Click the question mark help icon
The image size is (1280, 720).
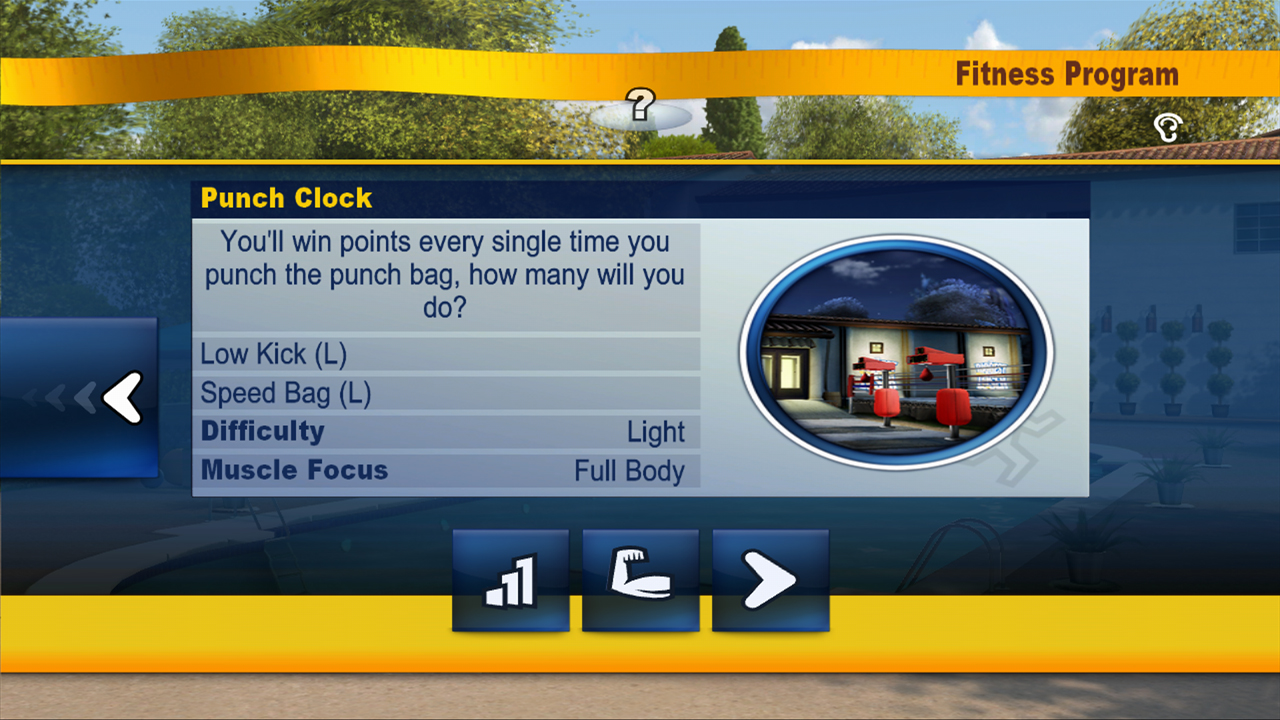click(x=640, y=104)
